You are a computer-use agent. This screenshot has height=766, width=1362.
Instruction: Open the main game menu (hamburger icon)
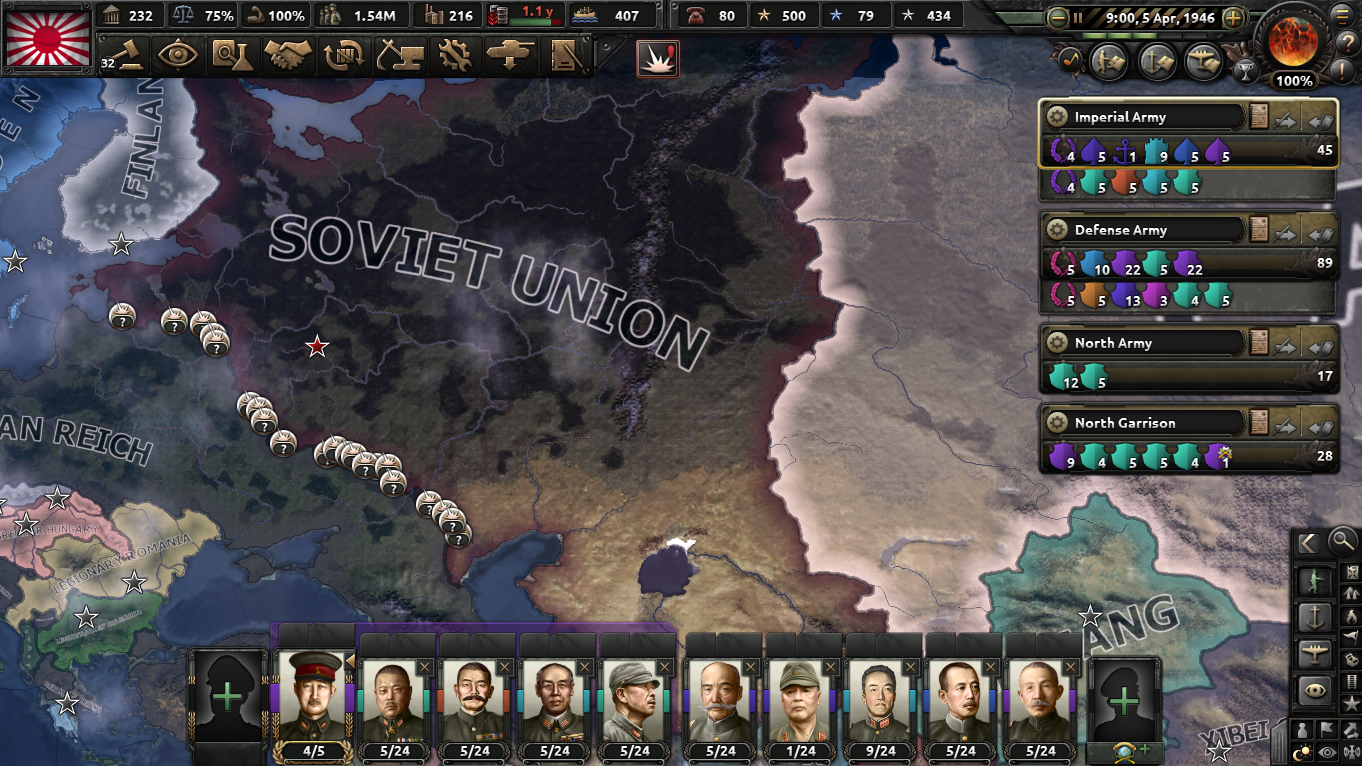coord(1341,17)
